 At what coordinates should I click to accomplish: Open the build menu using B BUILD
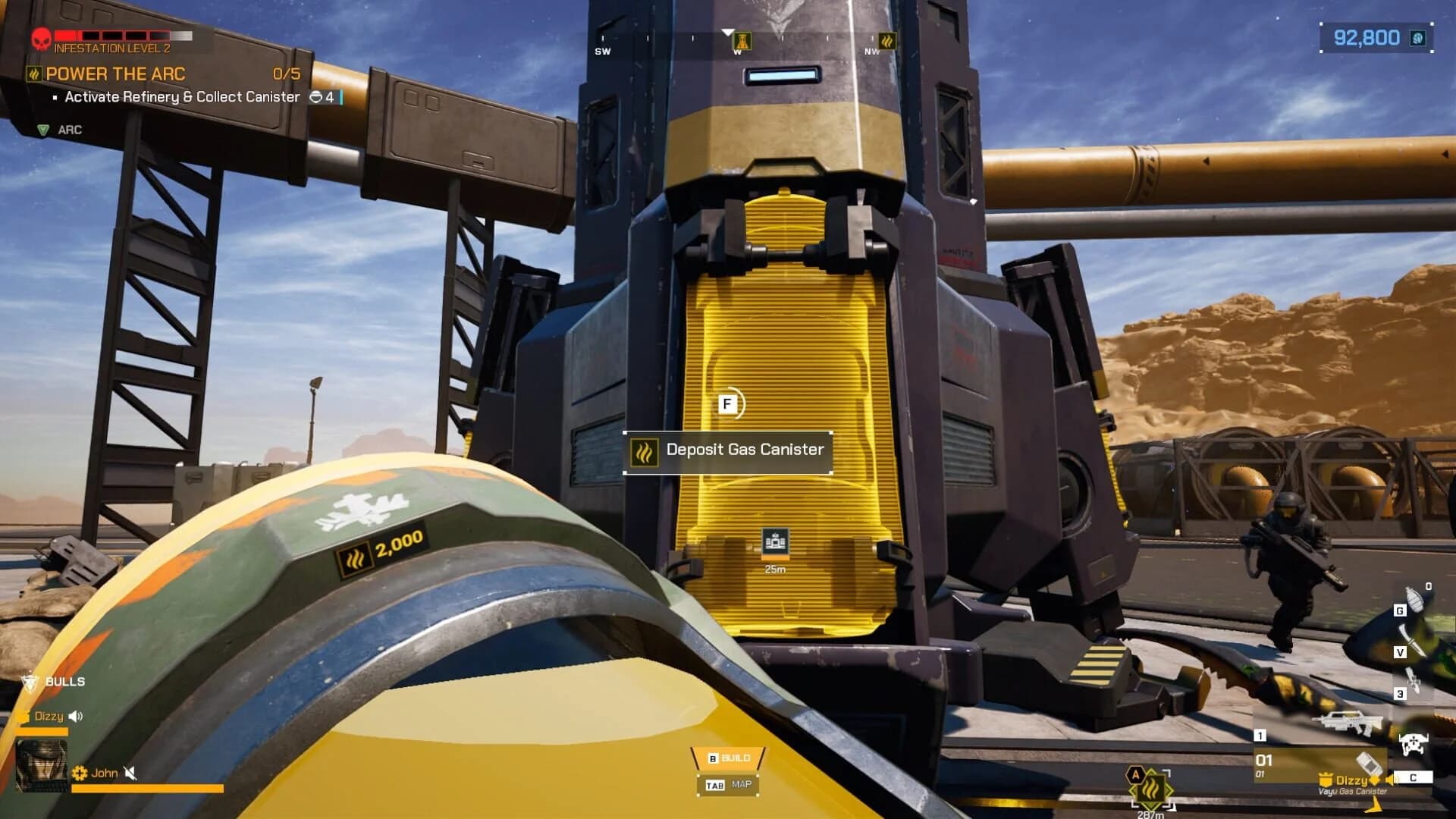(x=728, y=756)
